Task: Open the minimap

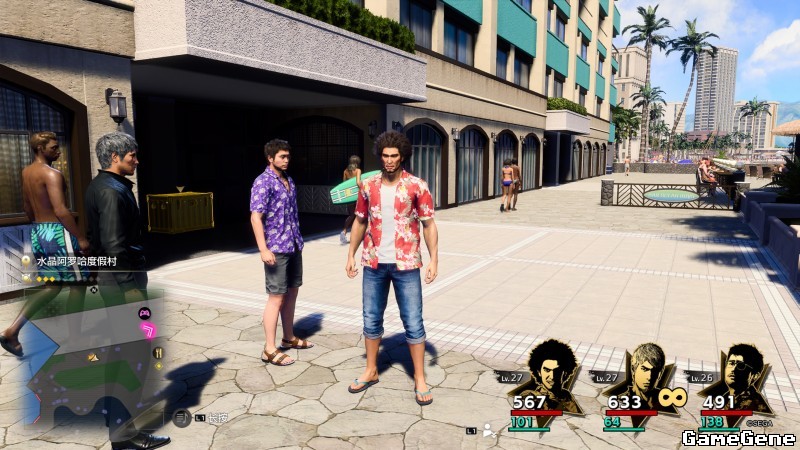Action: [x=92, y=355]
